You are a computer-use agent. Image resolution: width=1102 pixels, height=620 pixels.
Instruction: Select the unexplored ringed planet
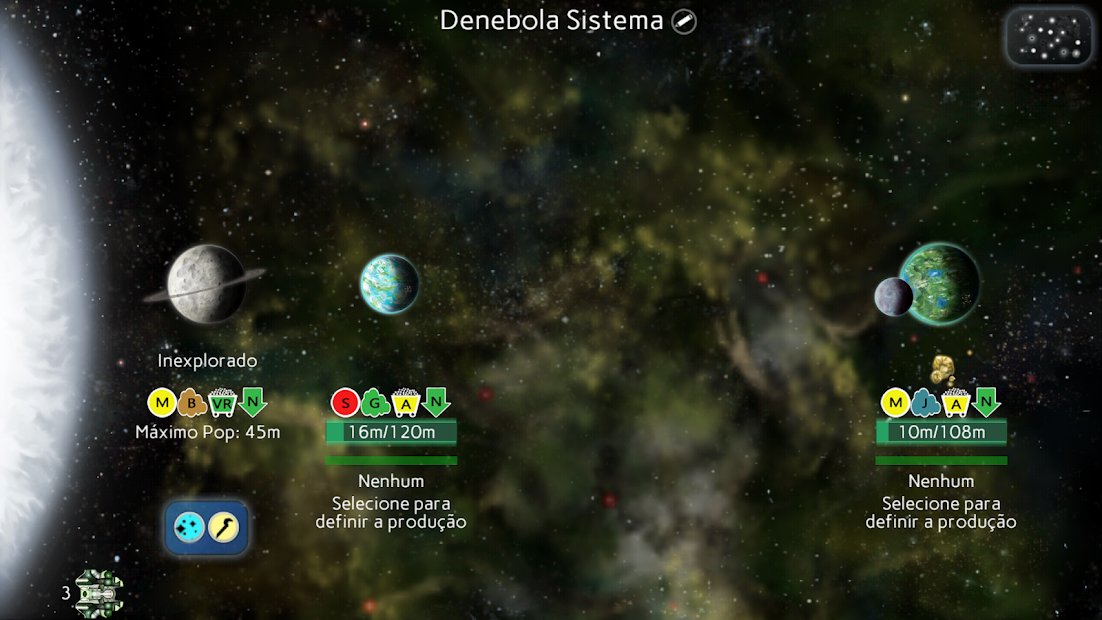tap(206, 283)
